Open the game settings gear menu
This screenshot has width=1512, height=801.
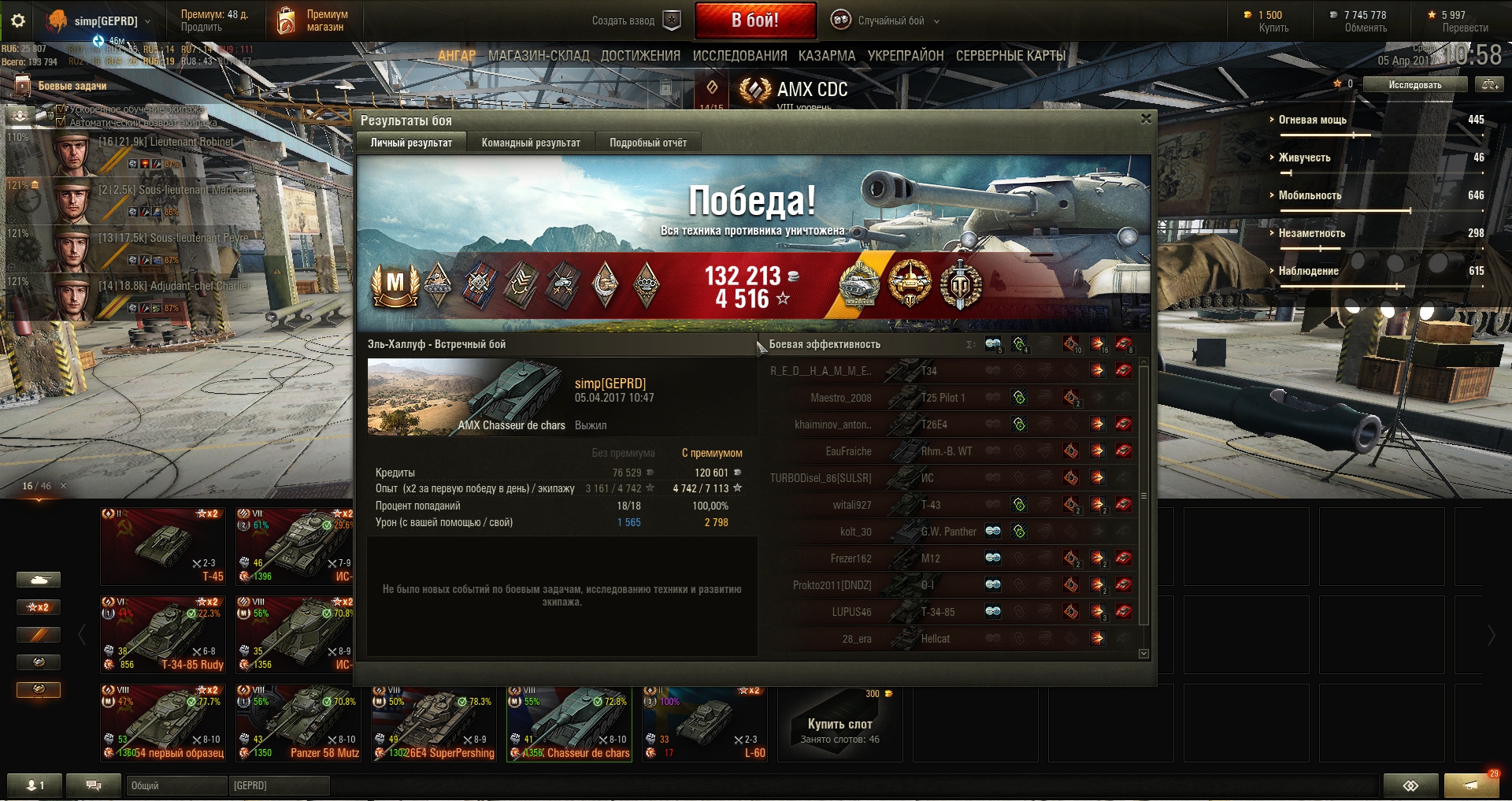click(x=18, y=20)
